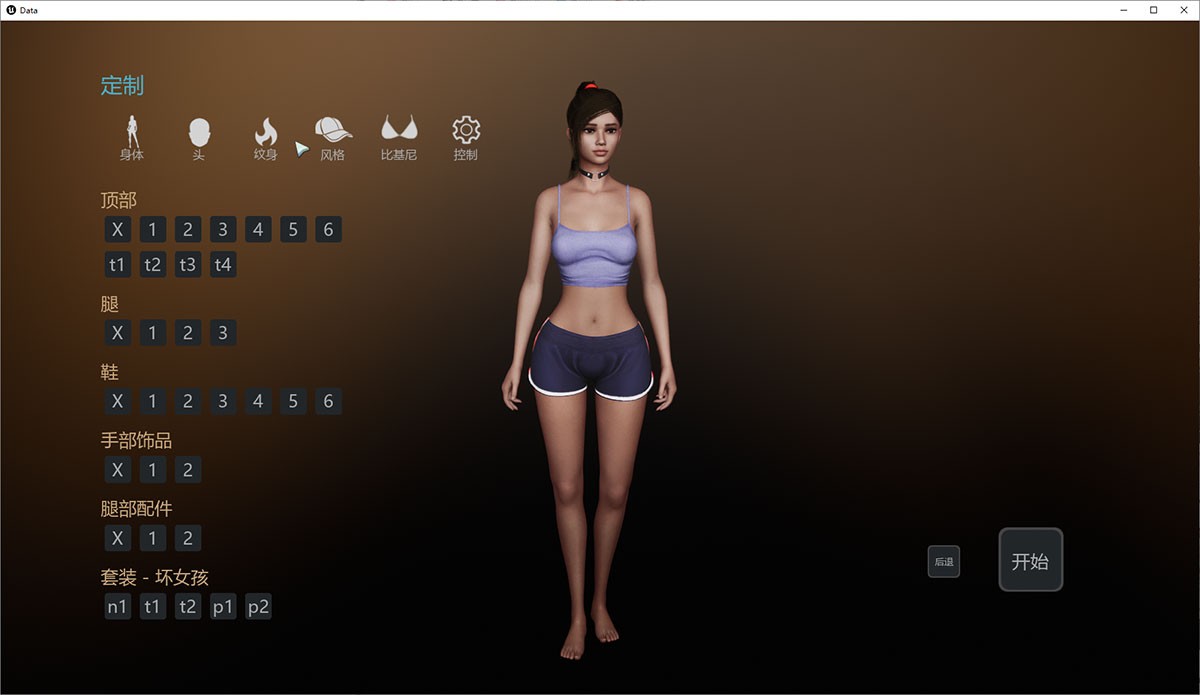Close the Data window

coord(1182,10)
